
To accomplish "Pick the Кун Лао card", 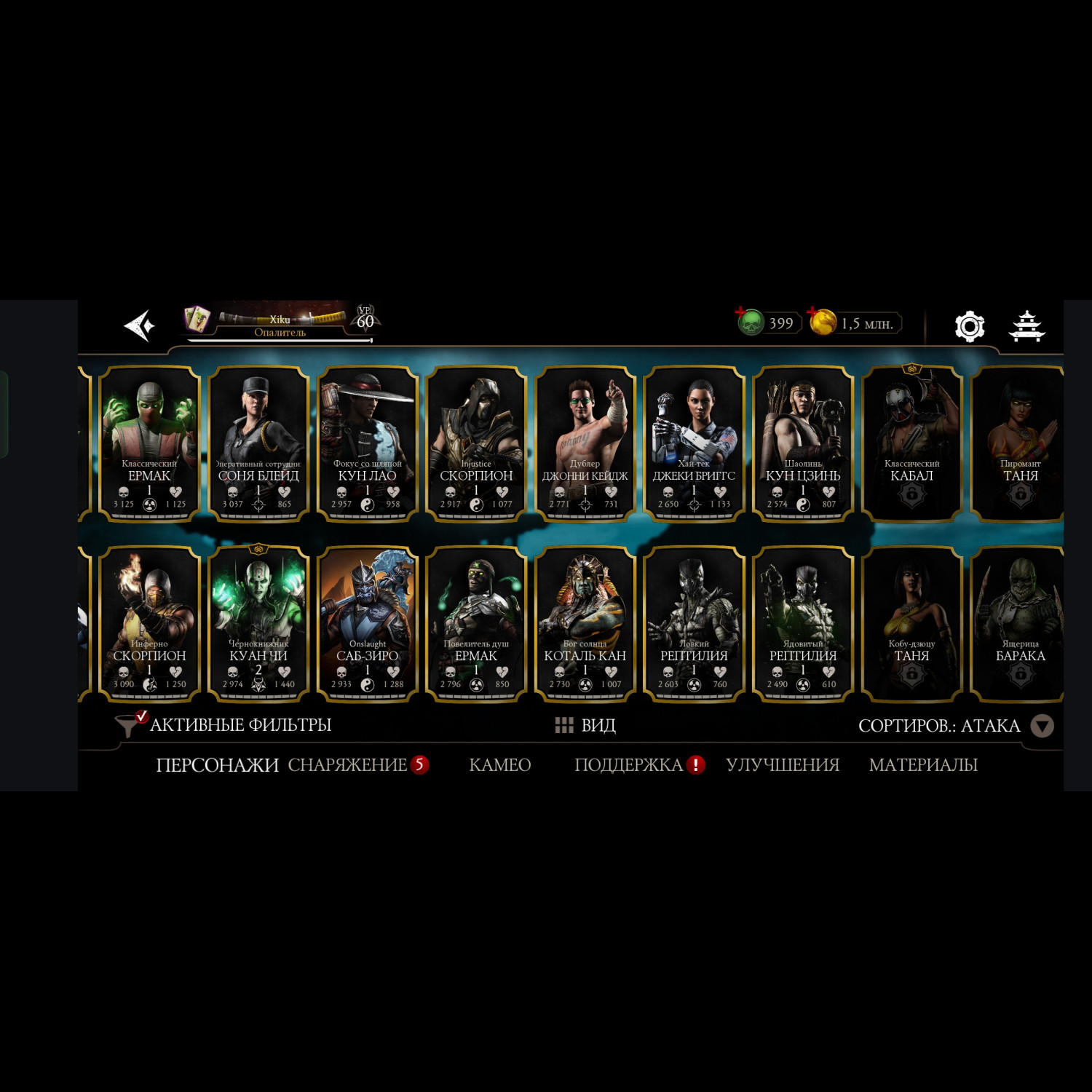I will click(x=368, y=444).
